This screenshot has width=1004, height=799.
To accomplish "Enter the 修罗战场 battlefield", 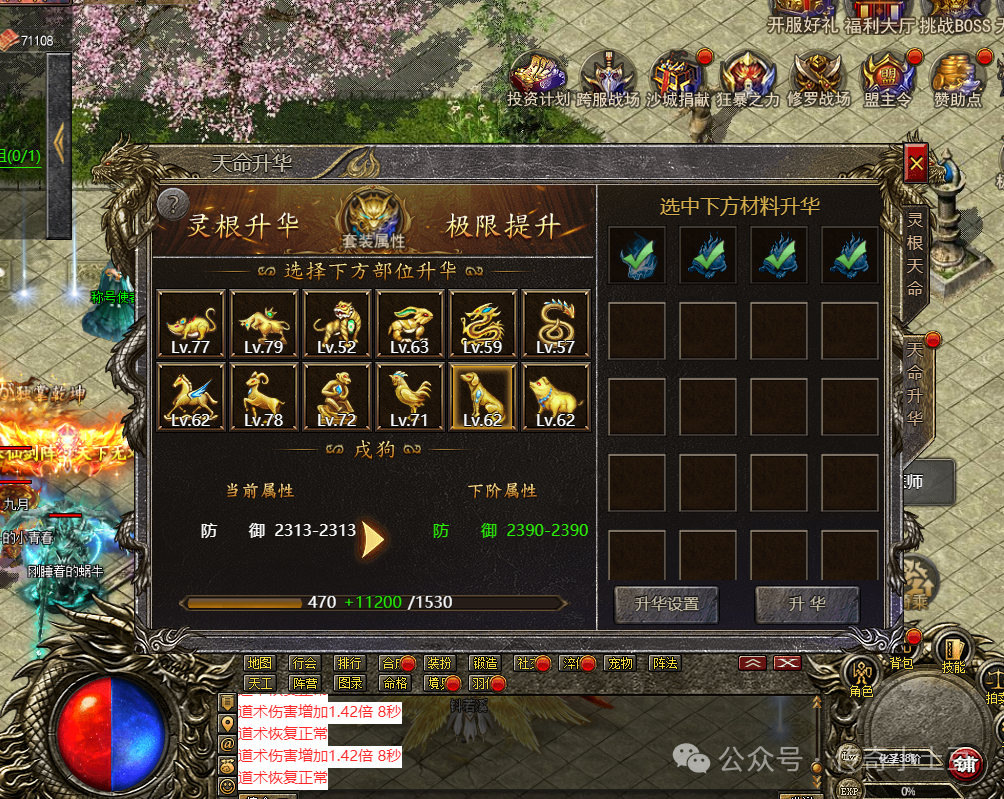I will [818, 79].
